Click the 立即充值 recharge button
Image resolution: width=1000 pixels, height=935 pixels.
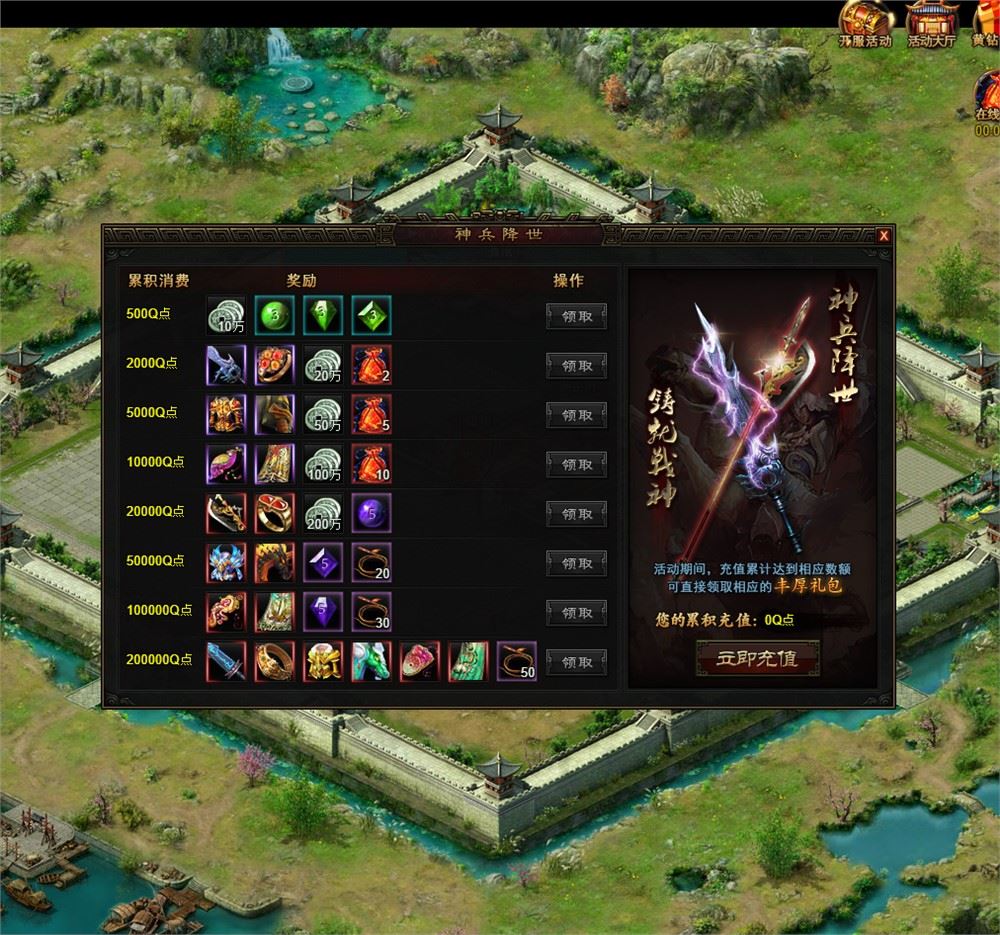coord(757,658)
